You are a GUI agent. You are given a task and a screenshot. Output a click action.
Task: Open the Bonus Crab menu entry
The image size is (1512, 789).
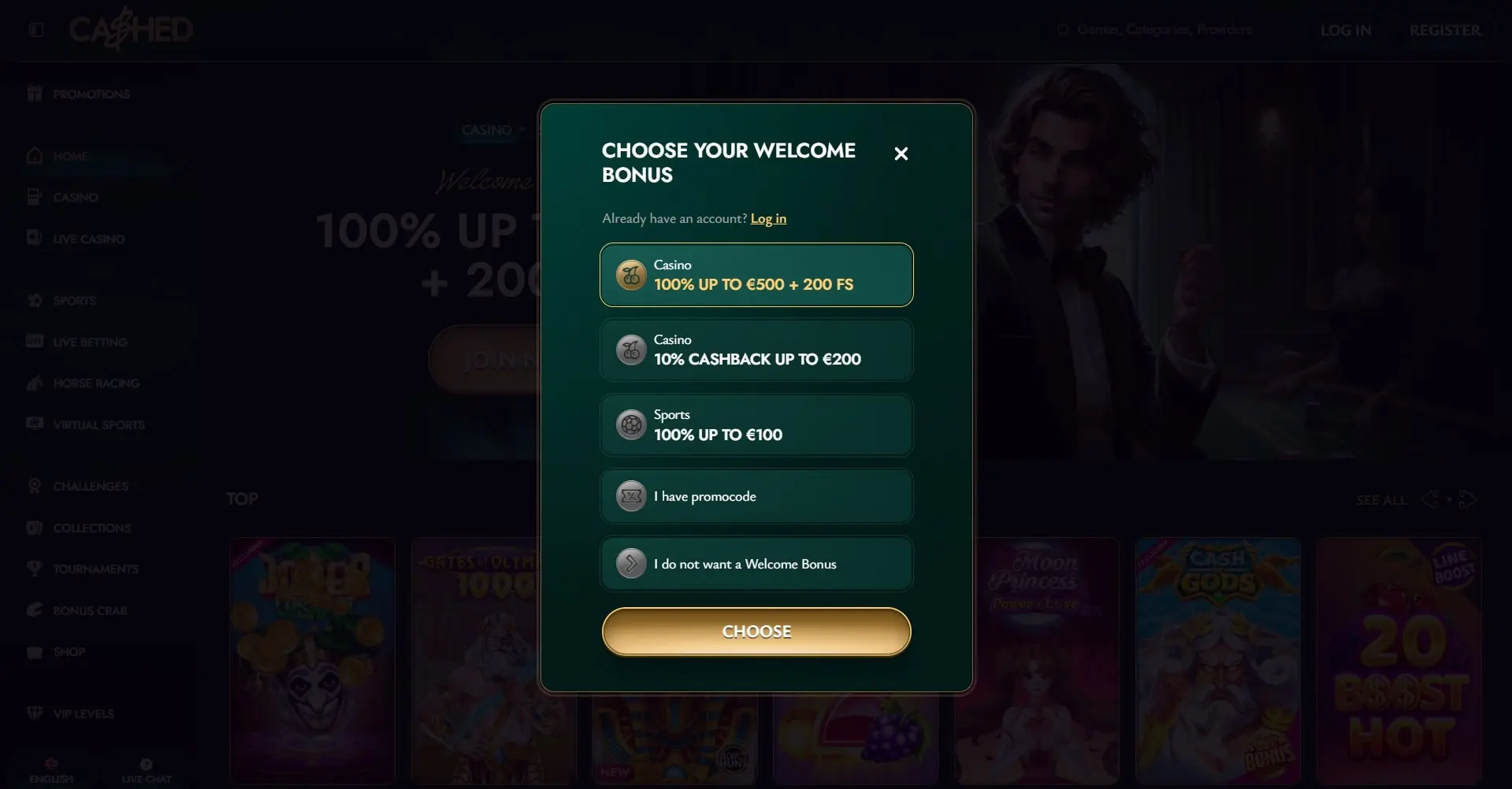tap(90, 611)
